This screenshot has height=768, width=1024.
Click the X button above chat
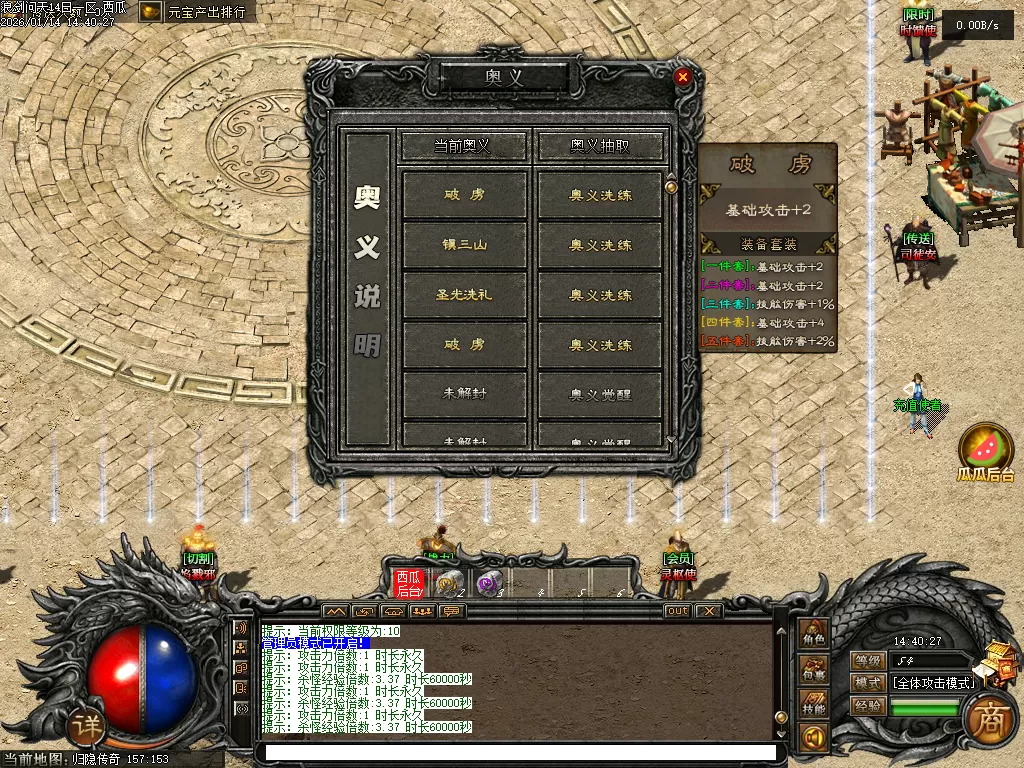(707, 611)
